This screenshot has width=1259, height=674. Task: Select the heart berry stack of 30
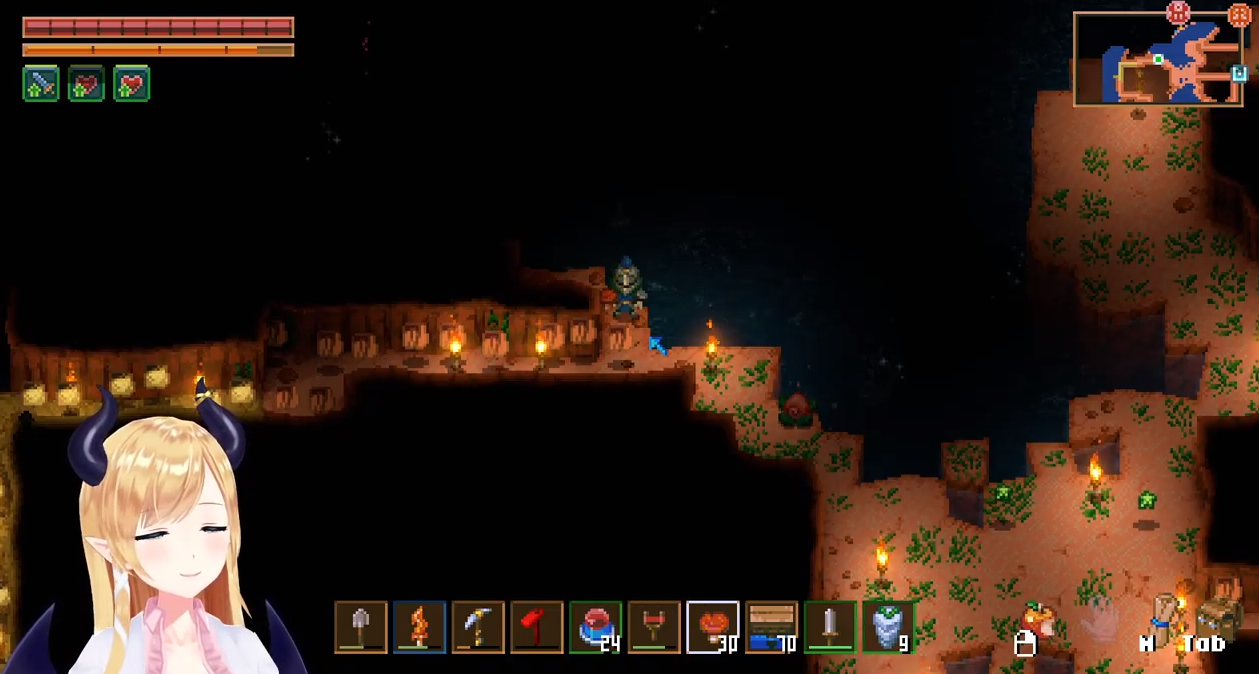pos(713,627)
